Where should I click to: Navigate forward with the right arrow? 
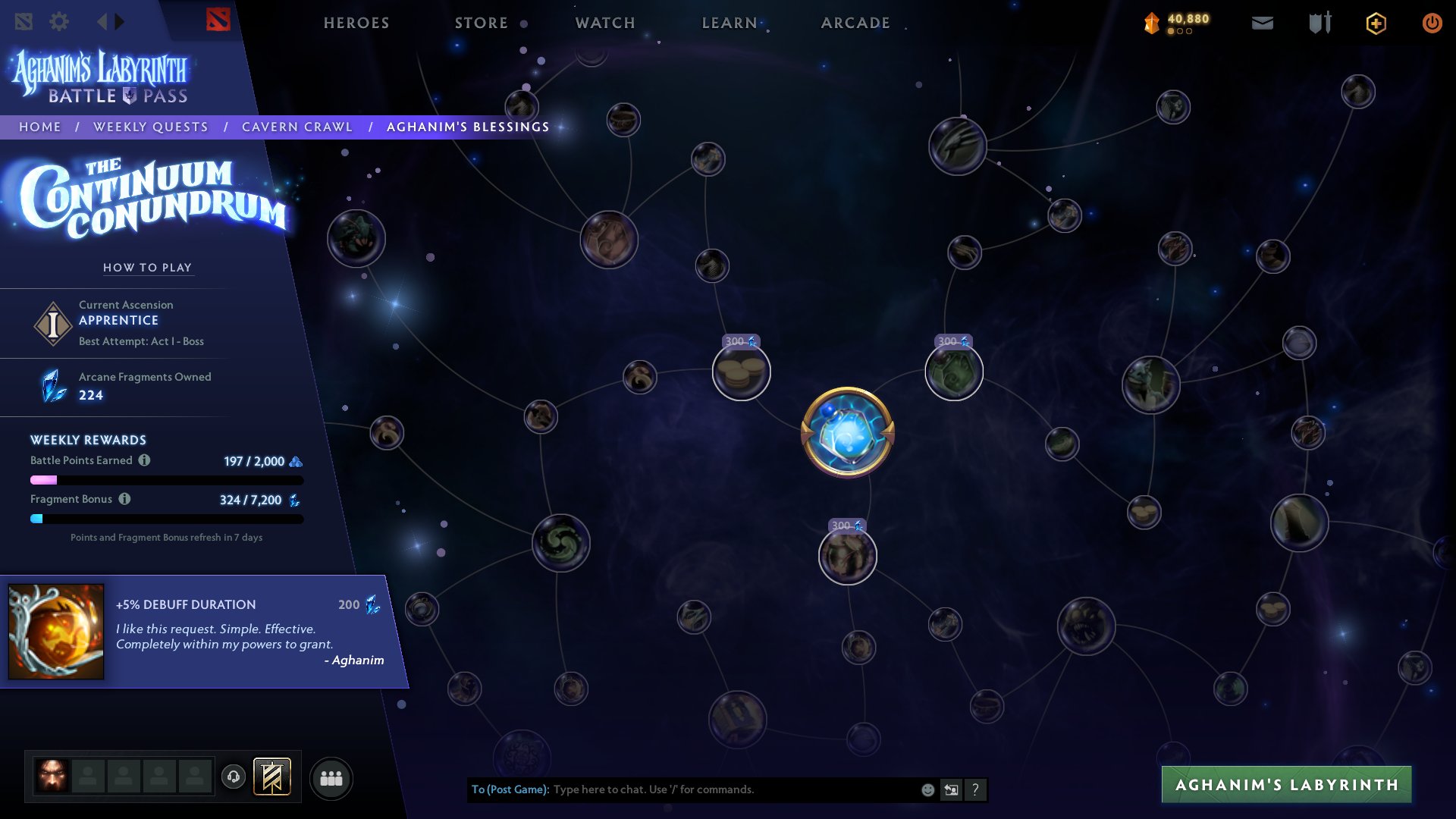pyautogui.click(x=120, y=21)
